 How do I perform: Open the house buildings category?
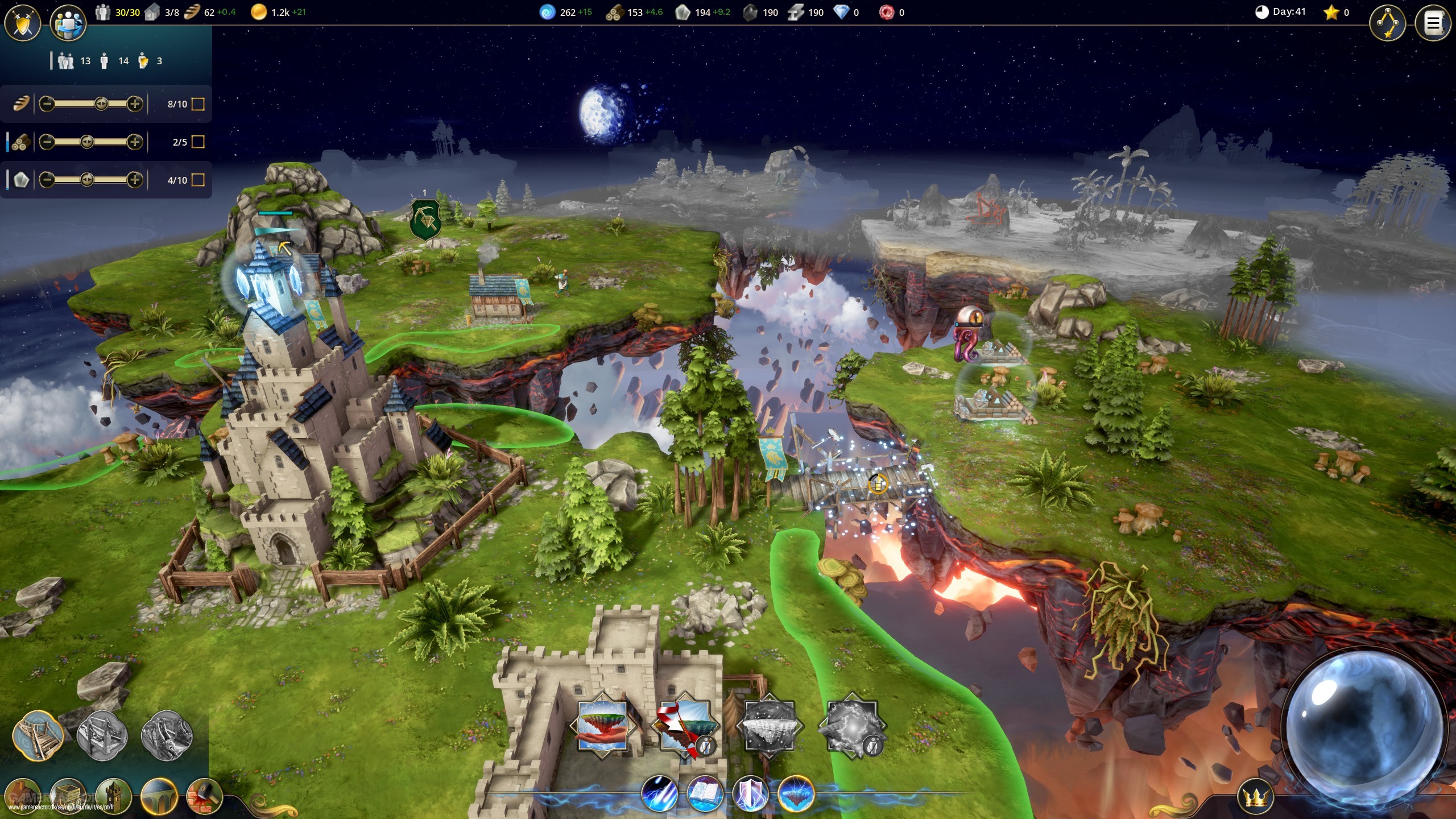23,796
